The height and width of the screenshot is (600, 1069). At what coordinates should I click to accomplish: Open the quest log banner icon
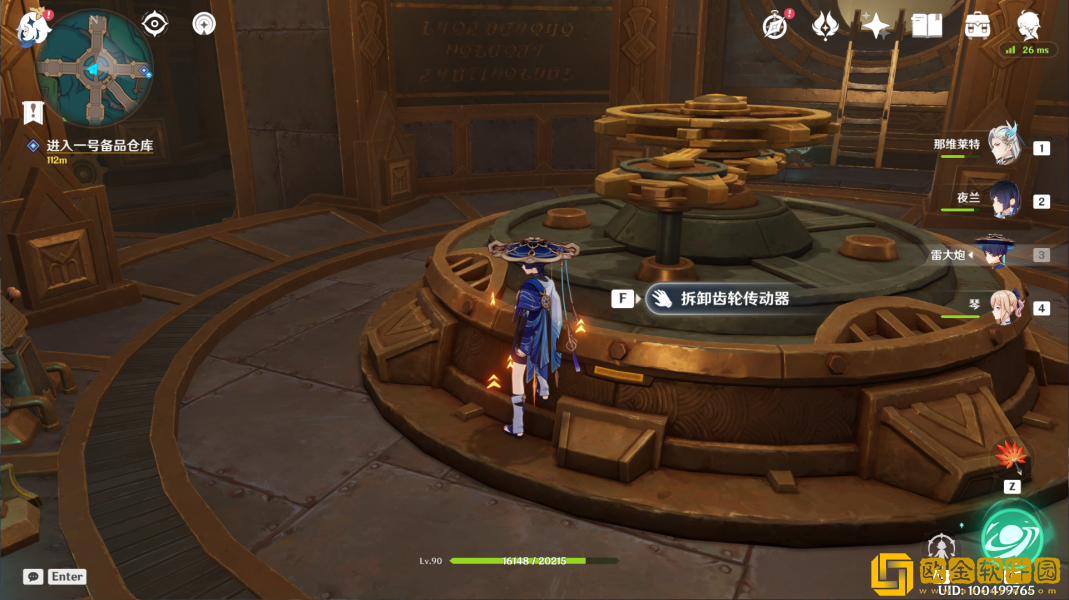33,112
